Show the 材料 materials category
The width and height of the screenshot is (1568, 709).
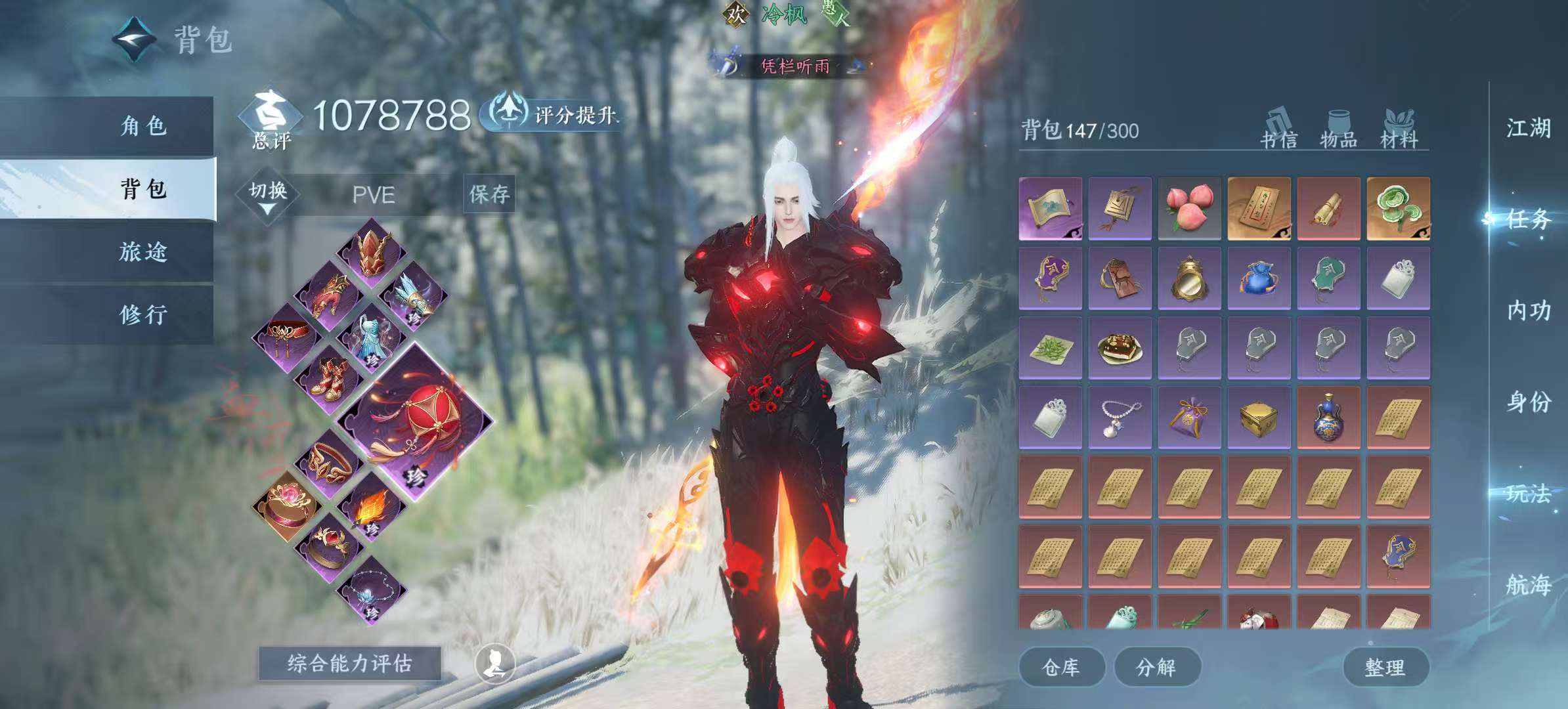tap(1399, 130)
